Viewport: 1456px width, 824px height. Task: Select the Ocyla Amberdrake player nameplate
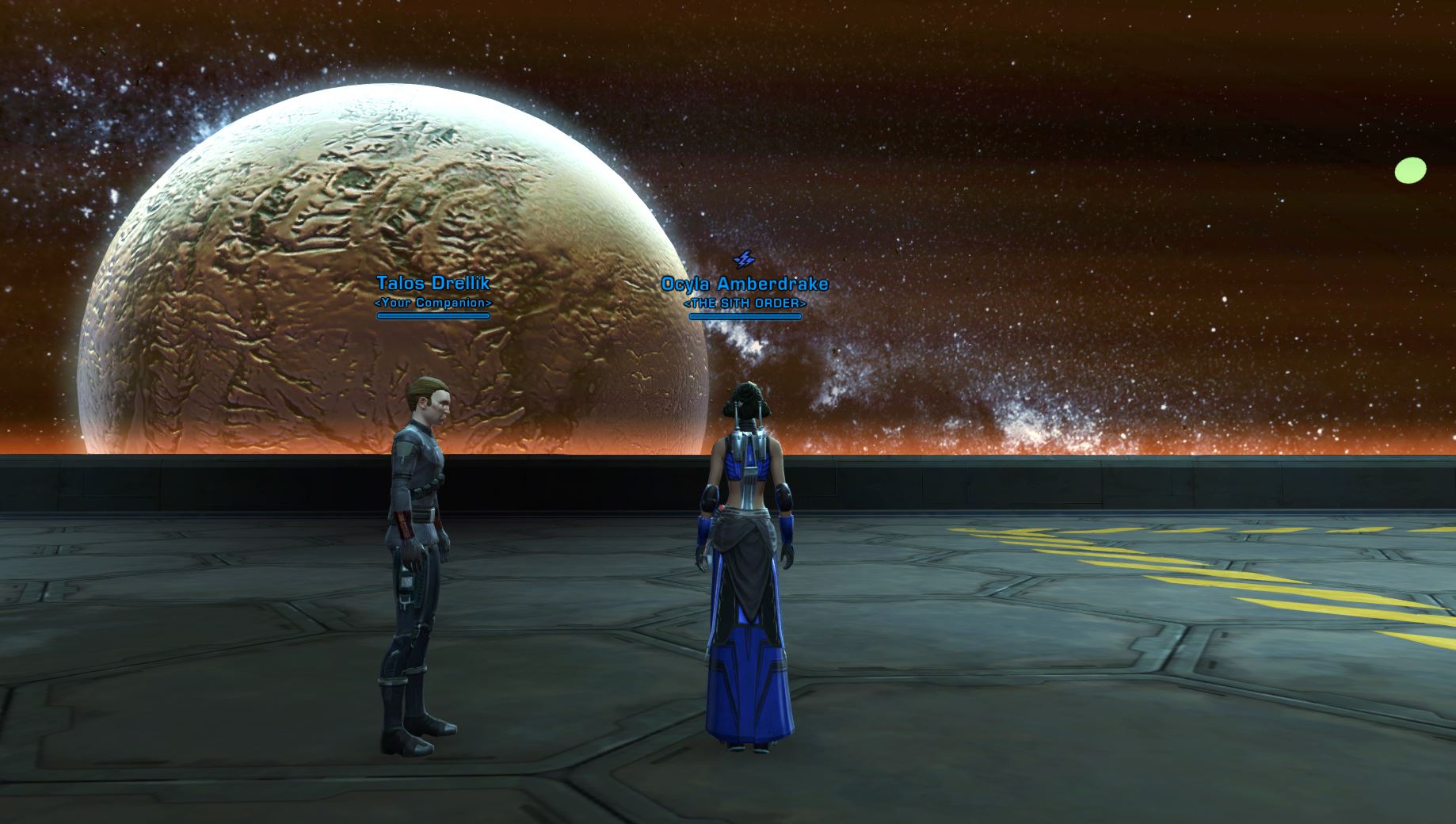[x=745, y=284]
